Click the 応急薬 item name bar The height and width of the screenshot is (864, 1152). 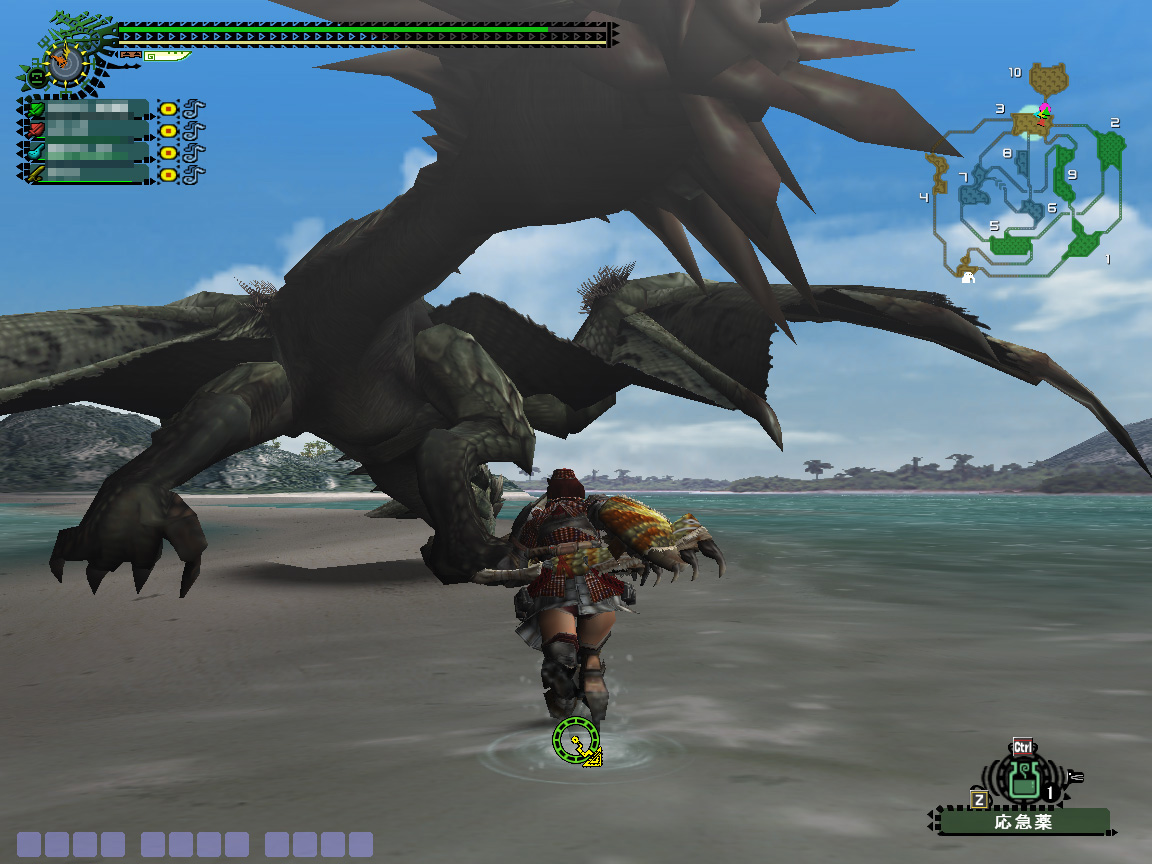pyautogui.click(x=1023, y=822)
